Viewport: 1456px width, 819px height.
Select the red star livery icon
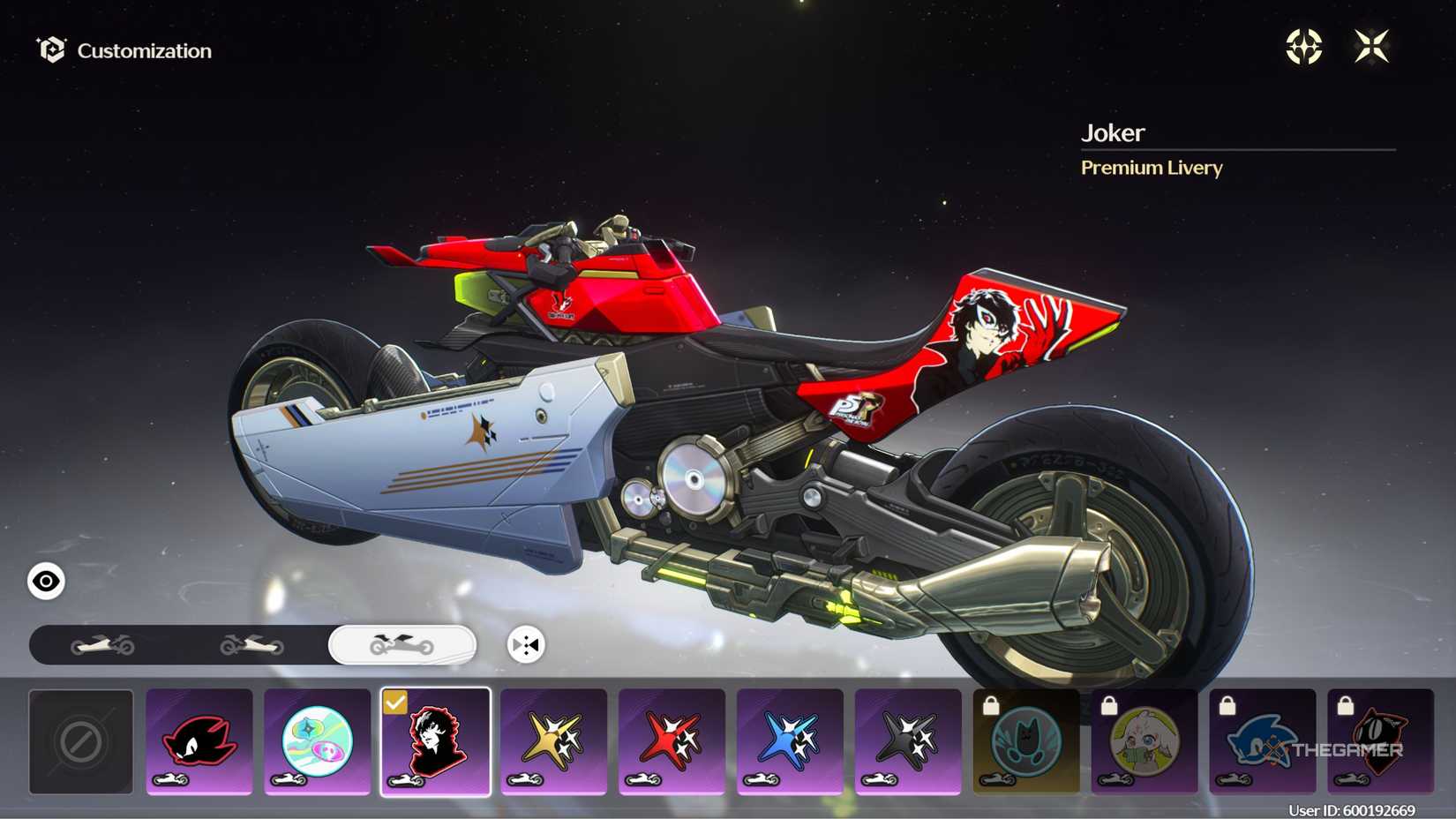point(672,740)
